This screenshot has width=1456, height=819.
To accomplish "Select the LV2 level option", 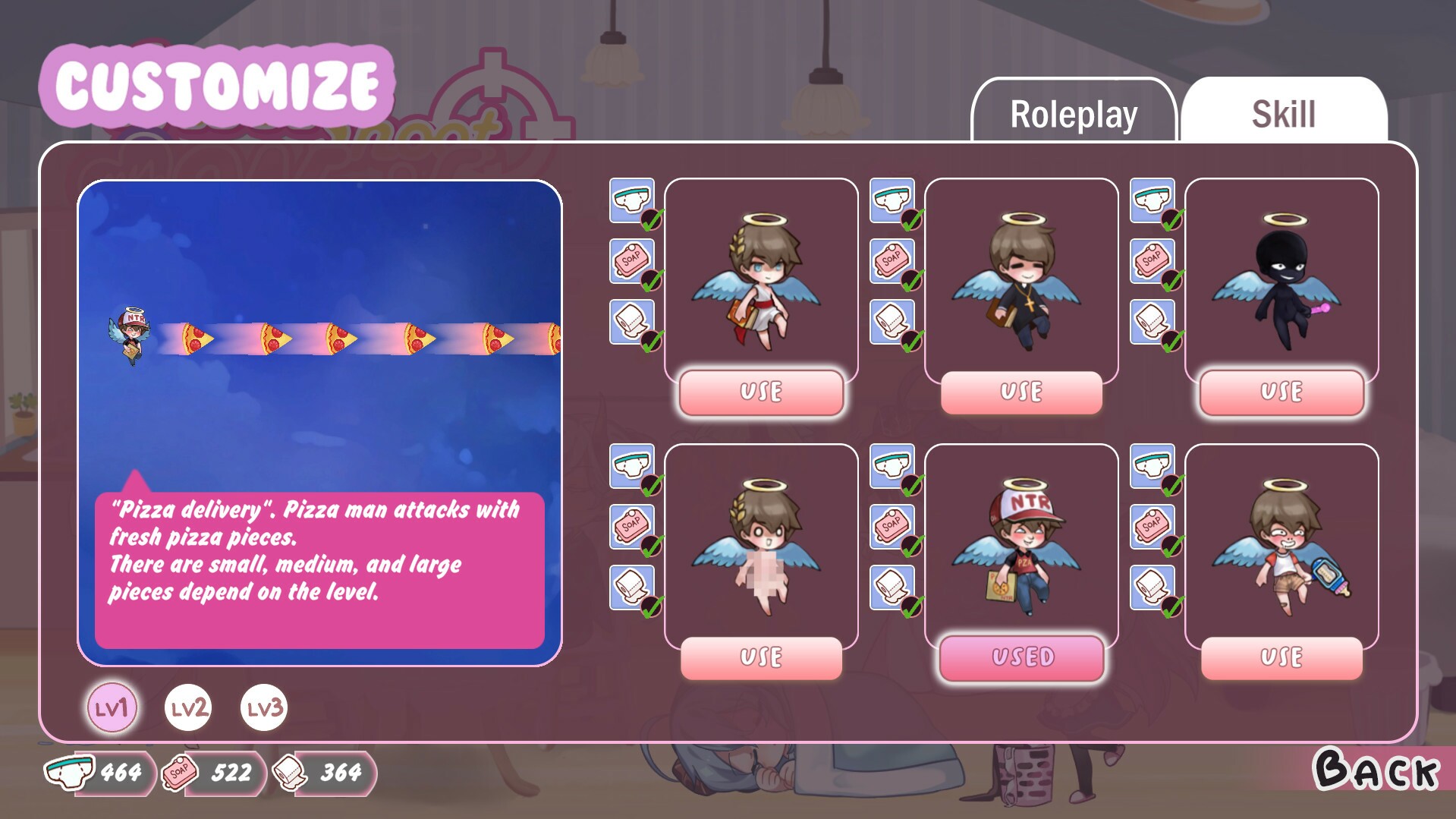I will coord(187,708).
